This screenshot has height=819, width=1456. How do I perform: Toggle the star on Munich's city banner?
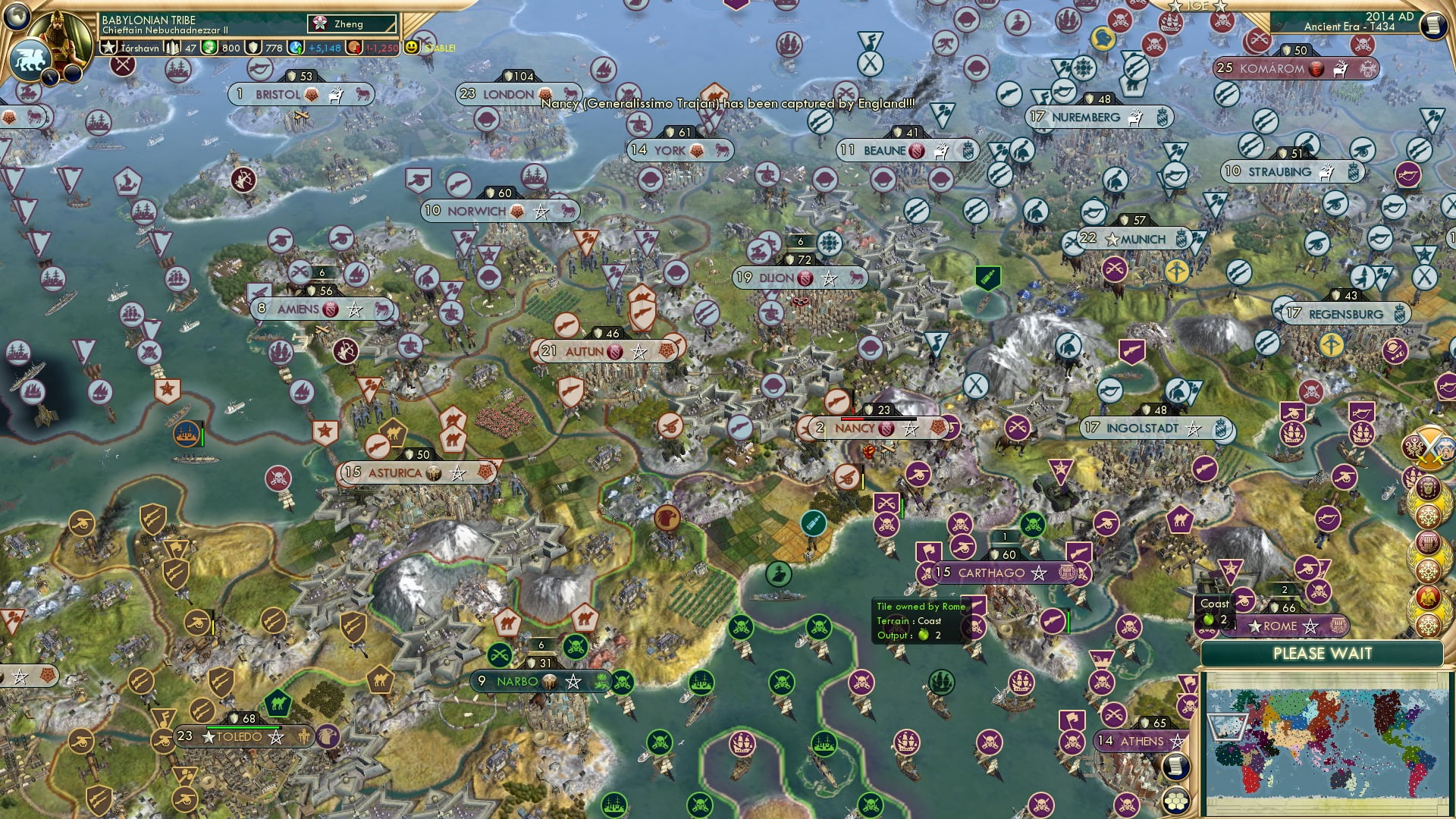pos(1112,240)
